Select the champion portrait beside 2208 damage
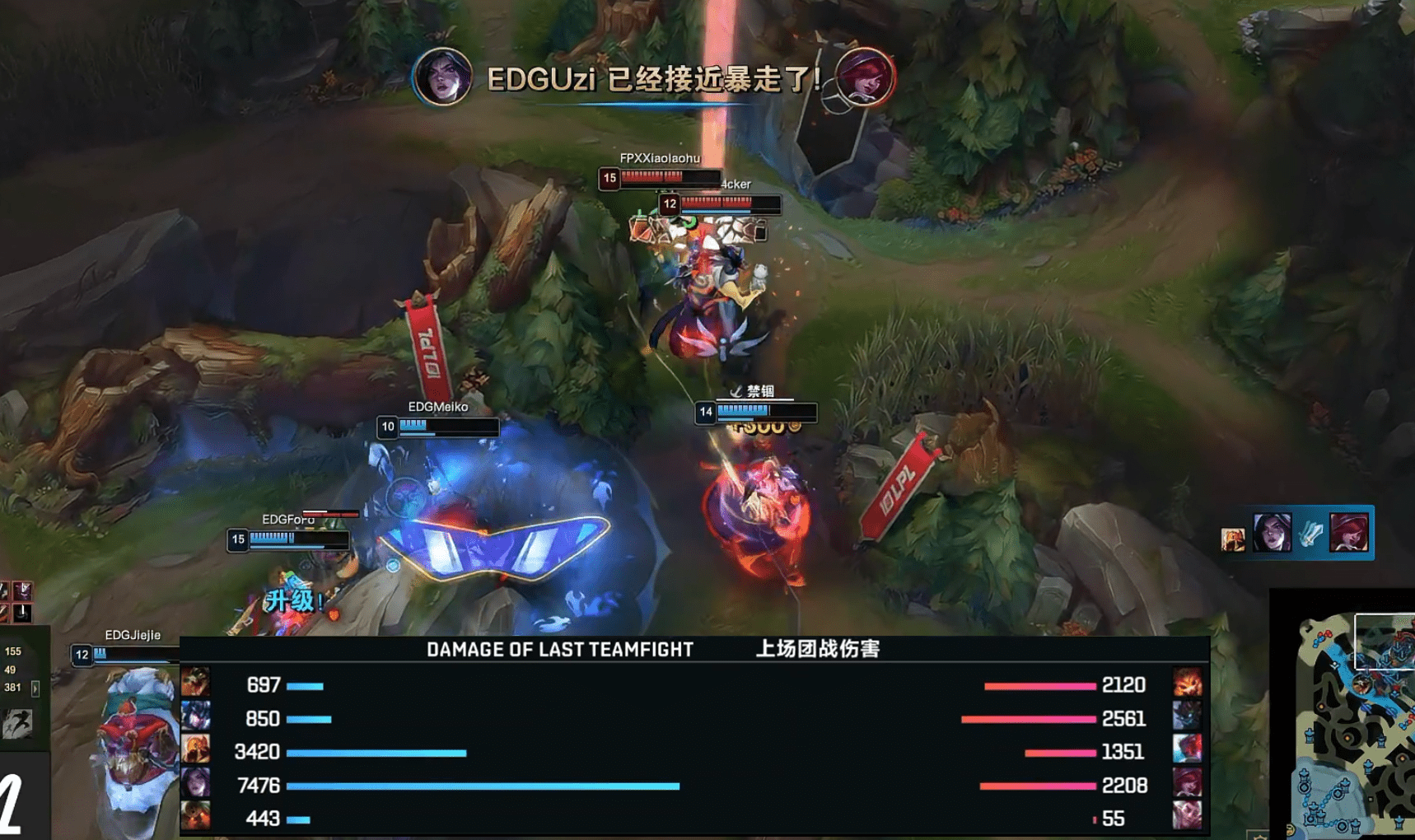 click(x=1187, y=785)
